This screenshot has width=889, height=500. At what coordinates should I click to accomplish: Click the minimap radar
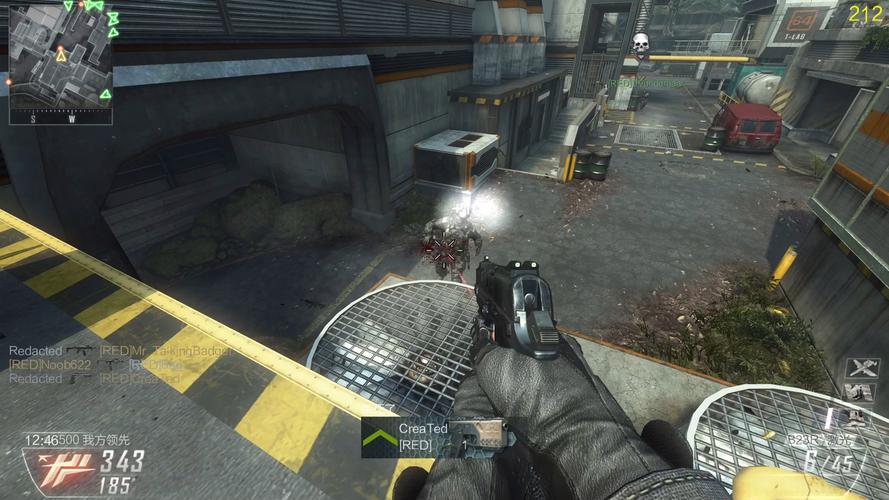pyautogui.click(x=60, y=62)
